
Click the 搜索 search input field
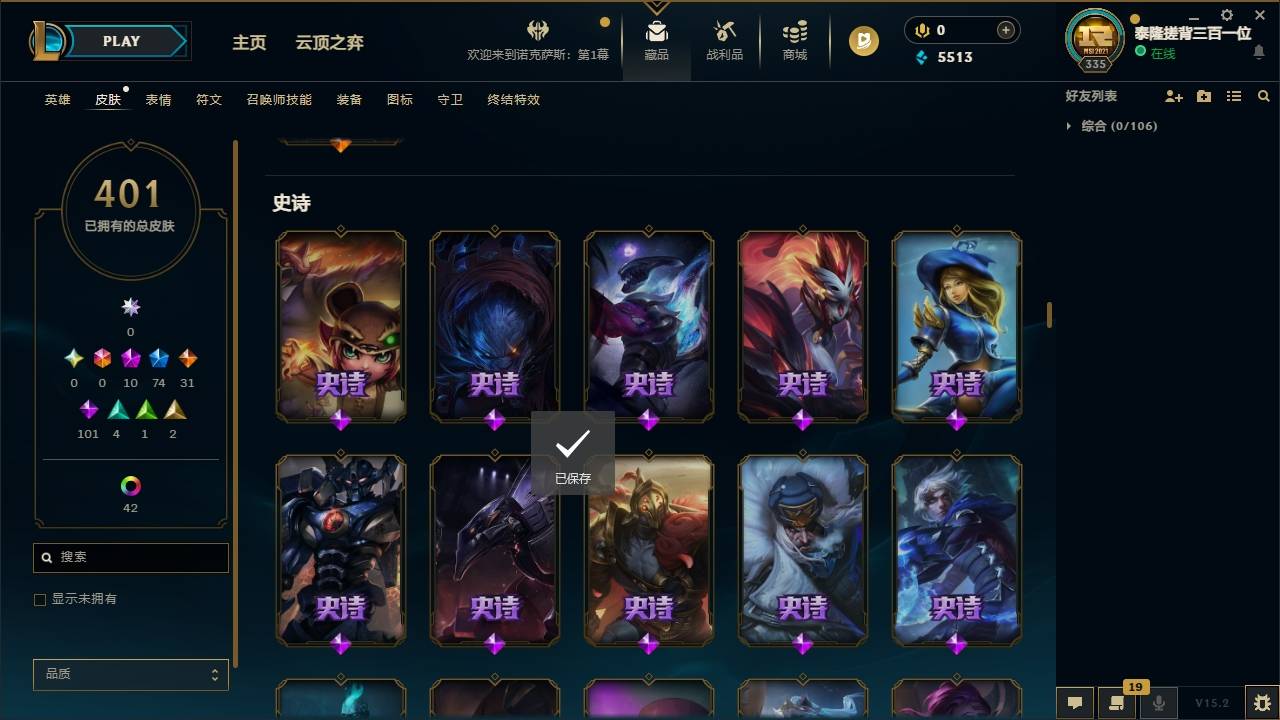point(130,557)
